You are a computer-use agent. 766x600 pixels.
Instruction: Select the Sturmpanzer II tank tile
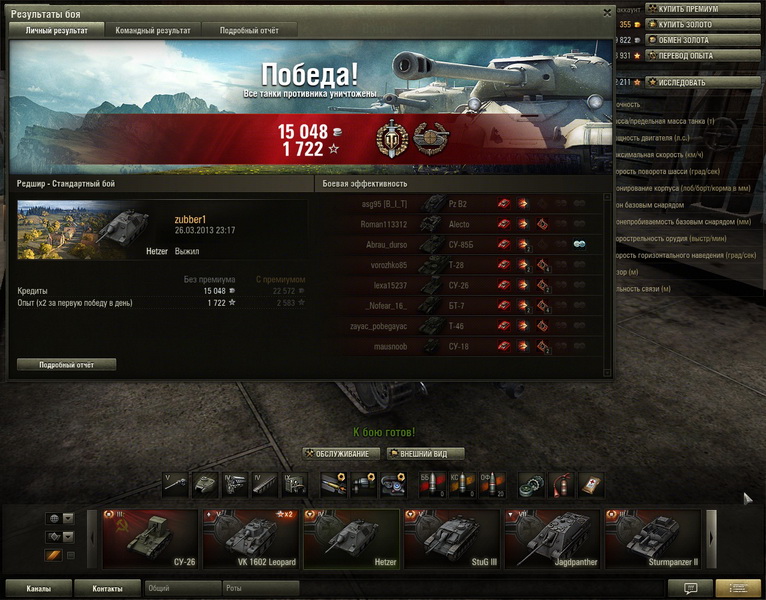coord(652,540)
